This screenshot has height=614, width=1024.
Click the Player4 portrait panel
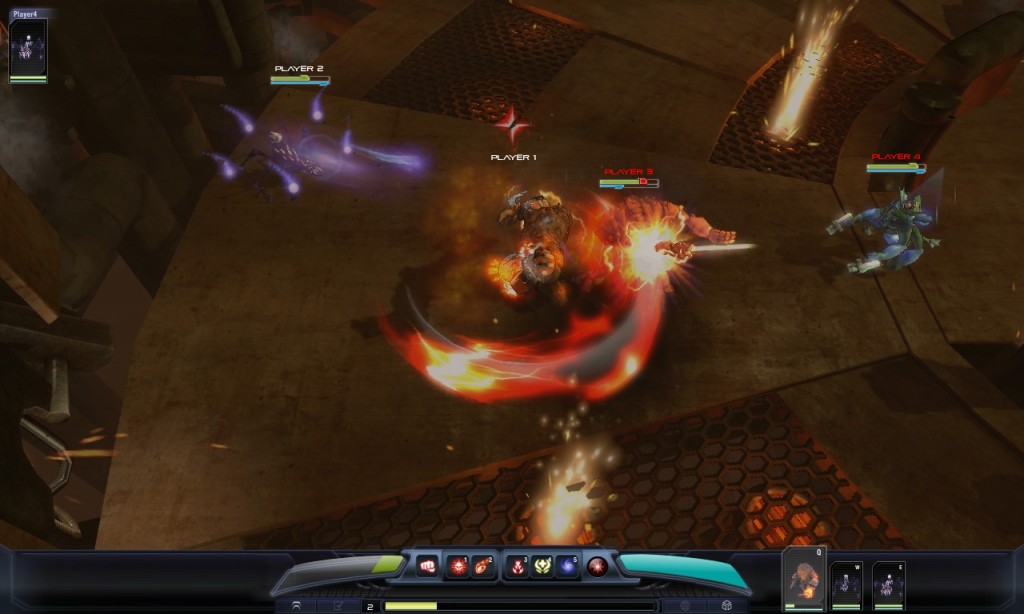point(28,48)
